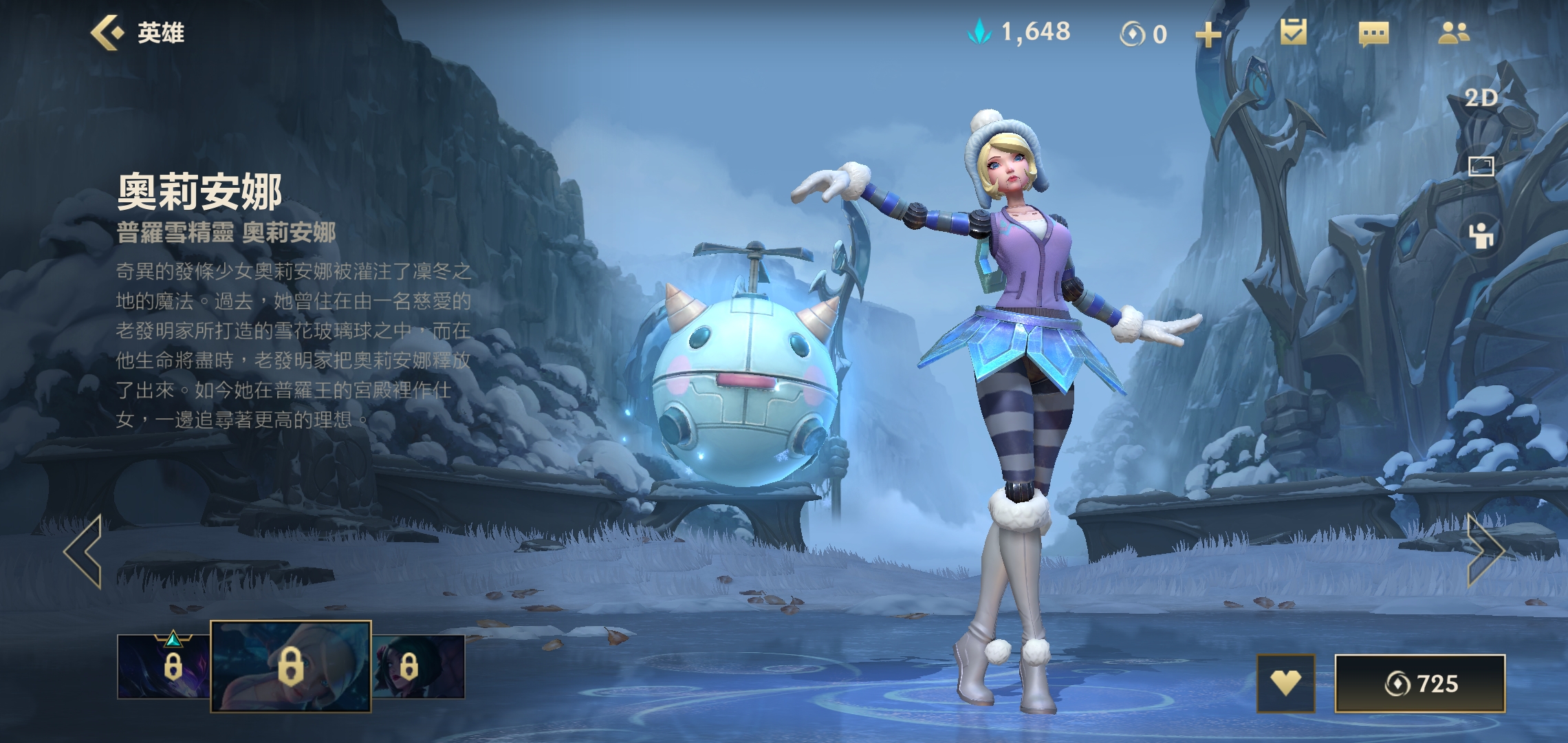Select the dark purple locked skin thumbnail
This screenshot has width=1568, height=743.
[164, 666]
